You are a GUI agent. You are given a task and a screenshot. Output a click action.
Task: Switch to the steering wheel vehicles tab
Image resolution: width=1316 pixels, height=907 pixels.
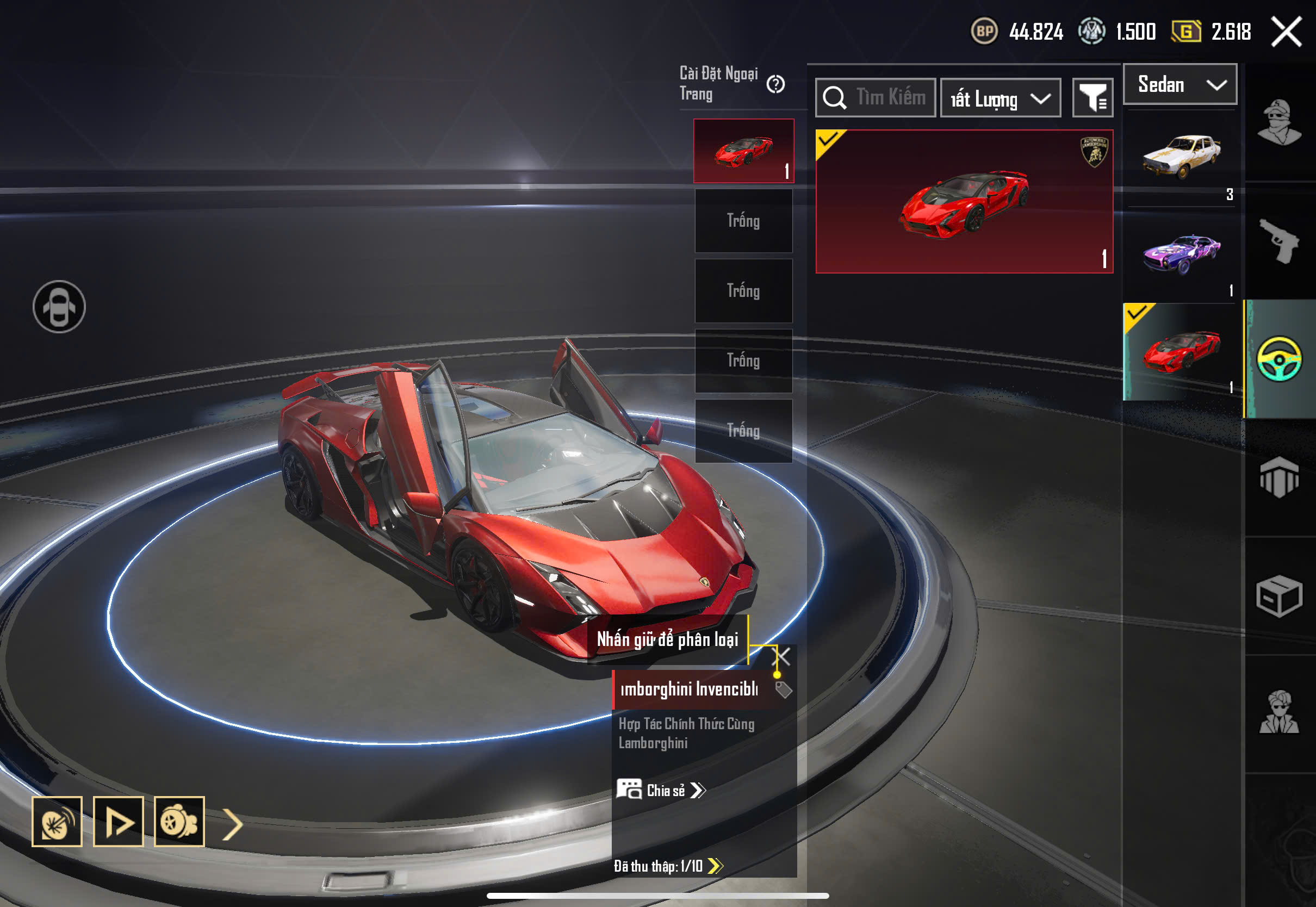(1280, 359)
